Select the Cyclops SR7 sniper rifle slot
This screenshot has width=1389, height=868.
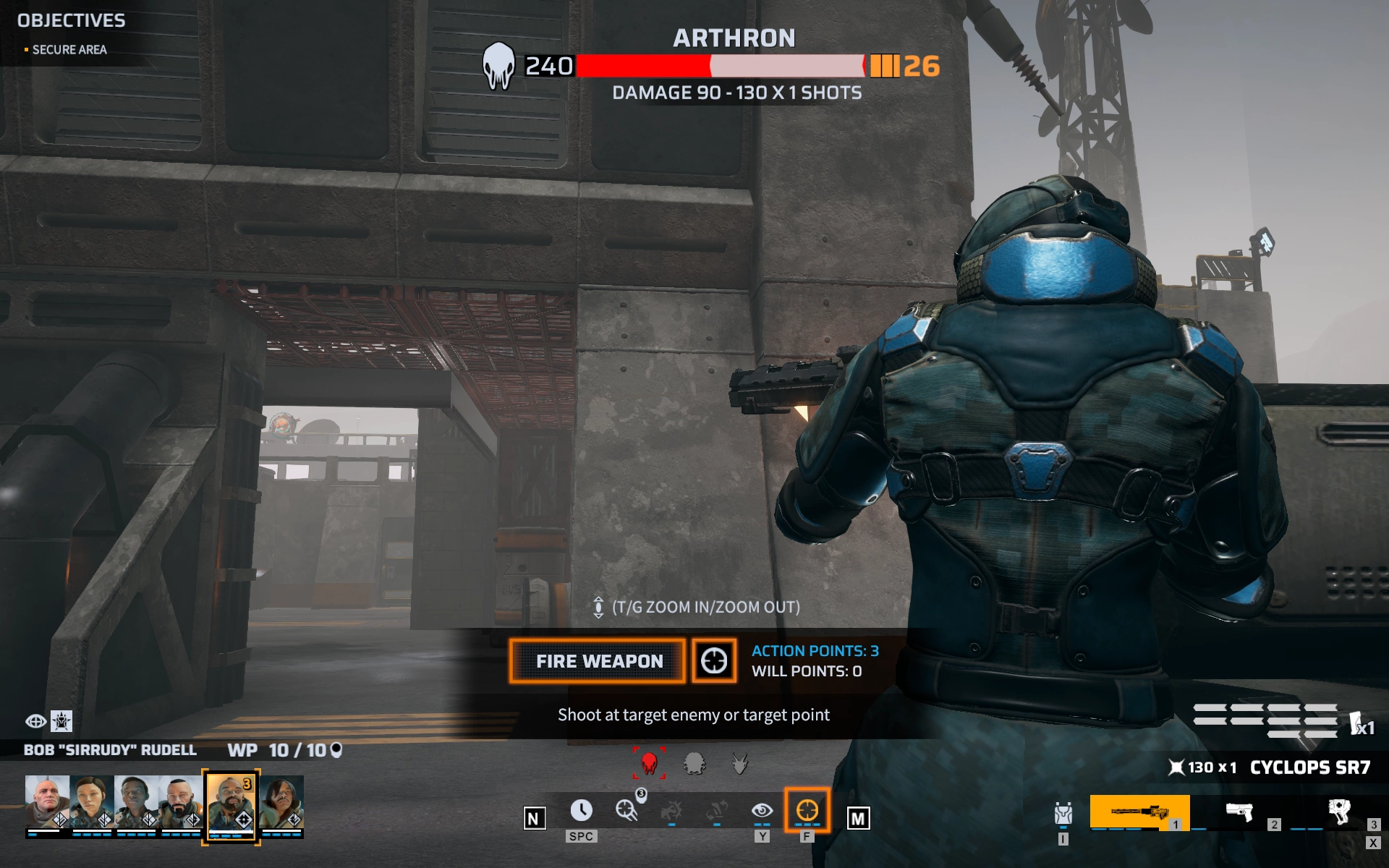[x=1139, y=812]
